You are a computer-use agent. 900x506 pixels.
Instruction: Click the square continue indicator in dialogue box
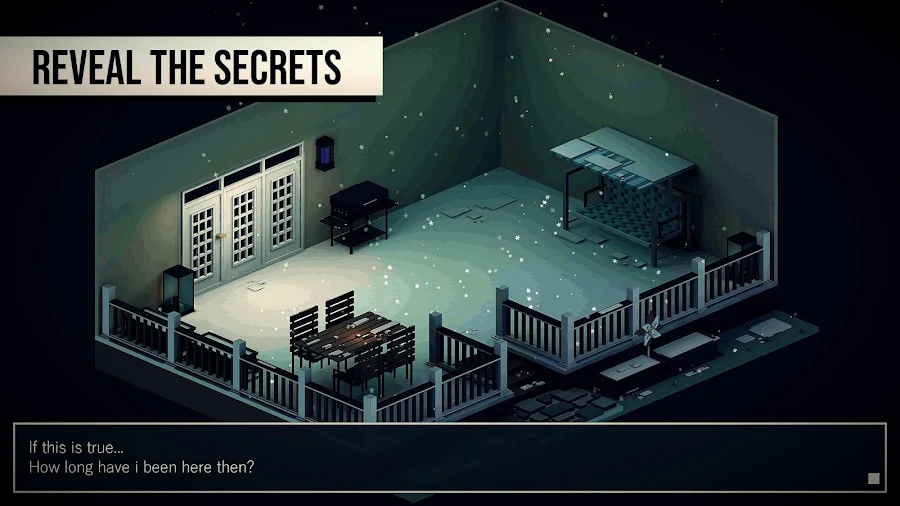coord(873,479)
